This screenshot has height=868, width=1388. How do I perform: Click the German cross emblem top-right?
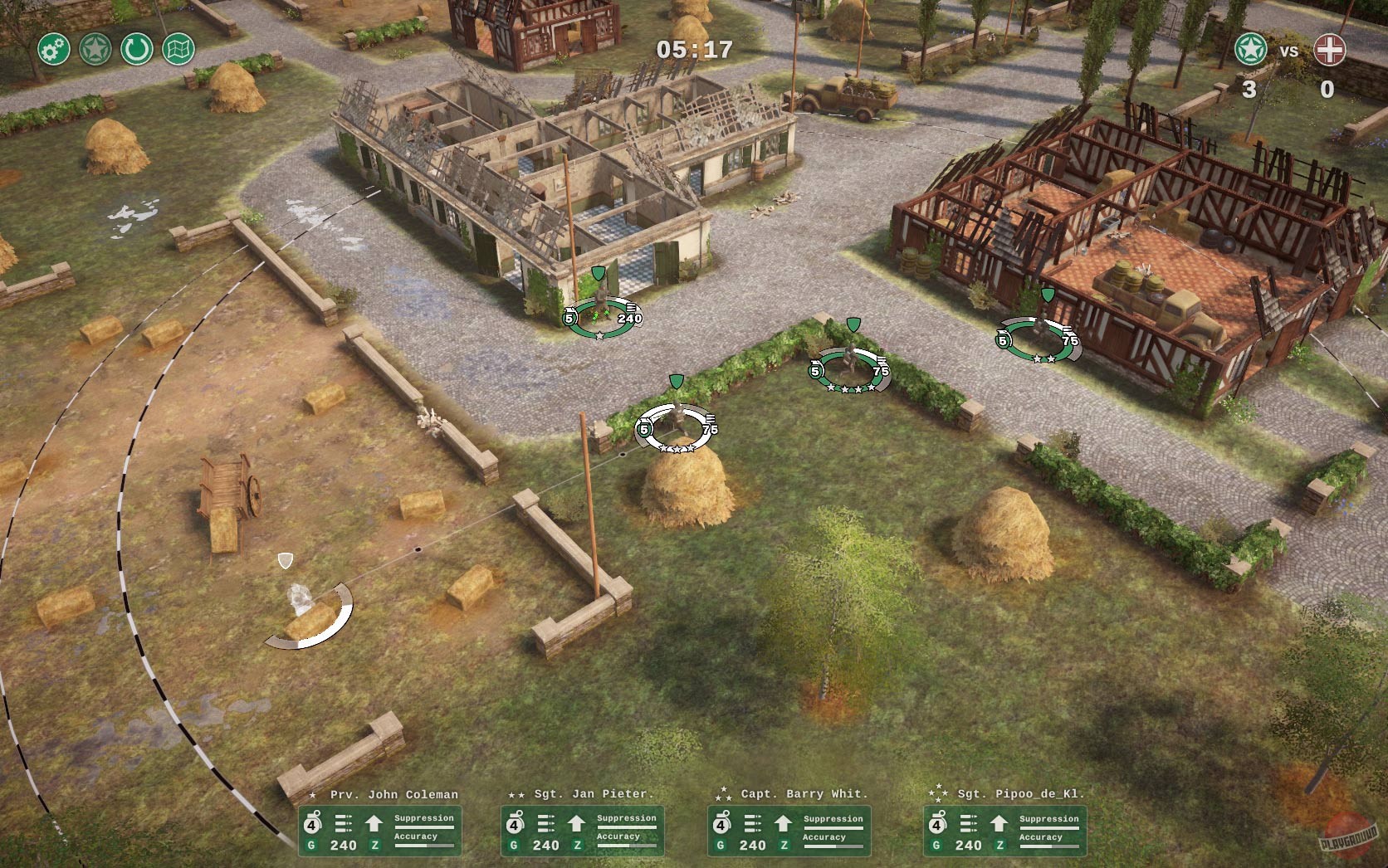coord(1329,49)
